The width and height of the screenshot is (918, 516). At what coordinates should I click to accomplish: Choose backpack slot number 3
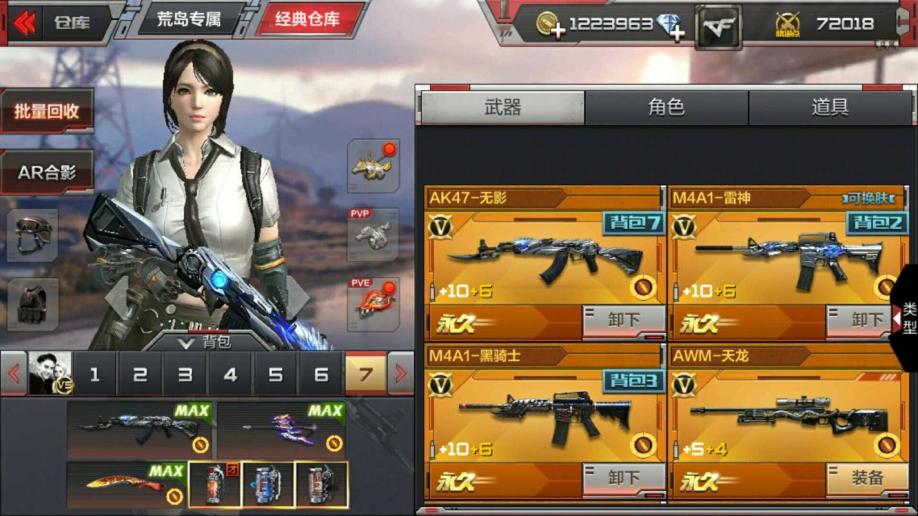[x=185, y=375]
